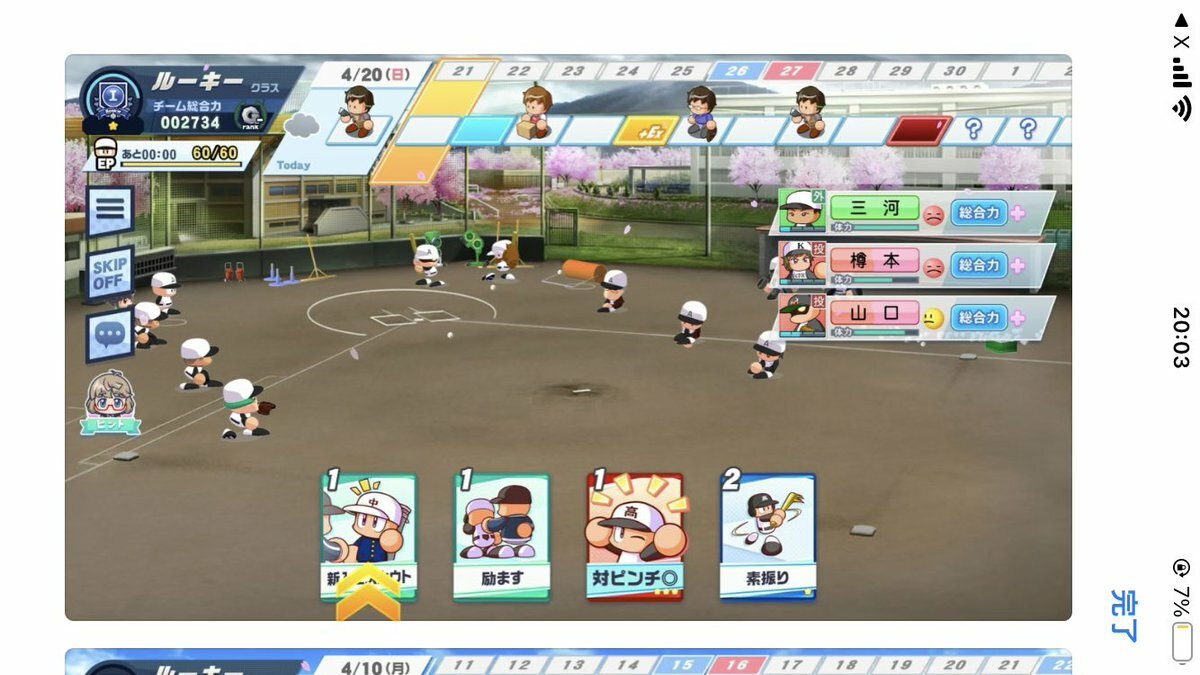Screen dimensions: 1200x675
Task: Tap the EP energy gauge icon
Action: tap(106, 155)
